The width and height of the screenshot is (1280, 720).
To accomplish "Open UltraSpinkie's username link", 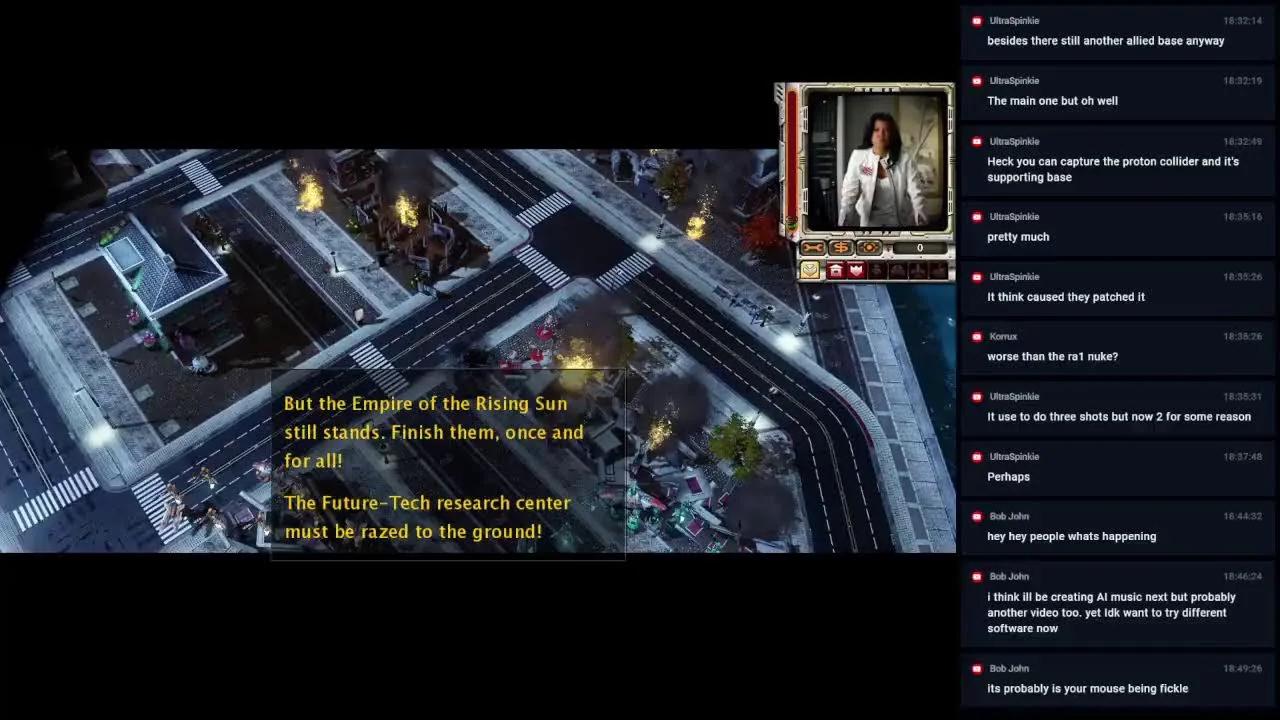I will 1015,20.
